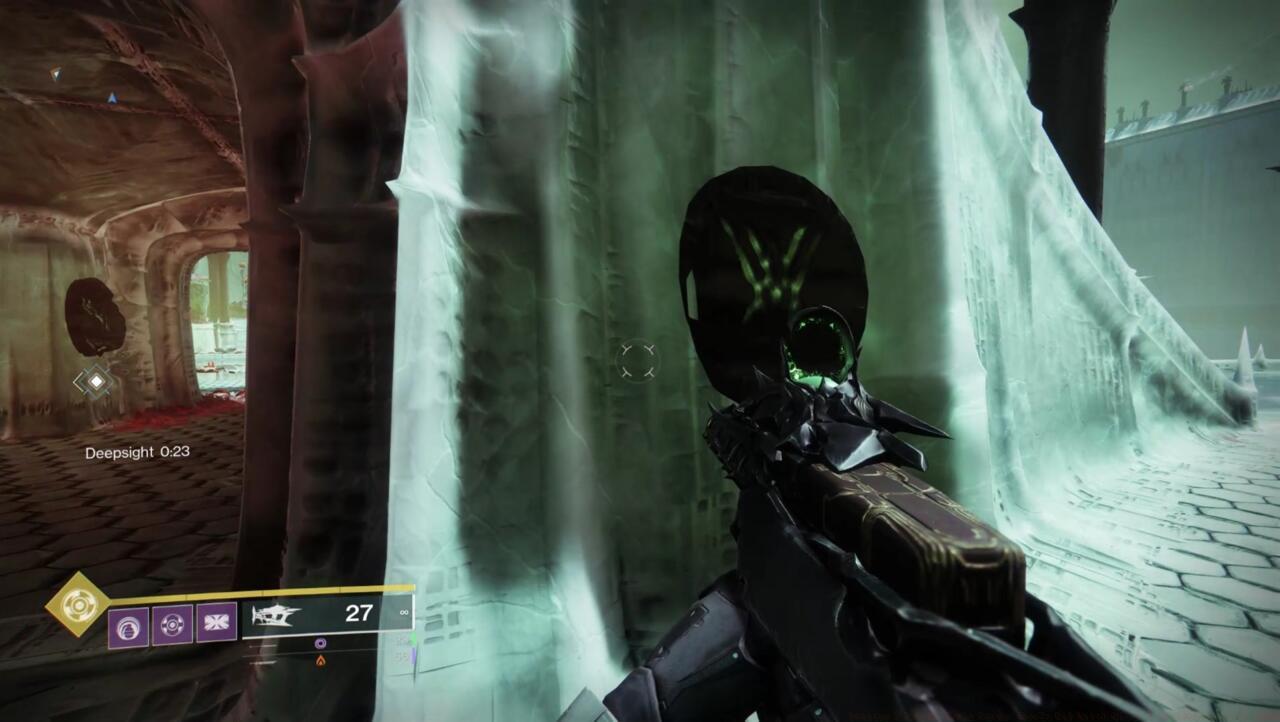Viewport: 1280px width, 722px height.
Task: Click the small triangle marker above the compass
Action: point(56,73)
